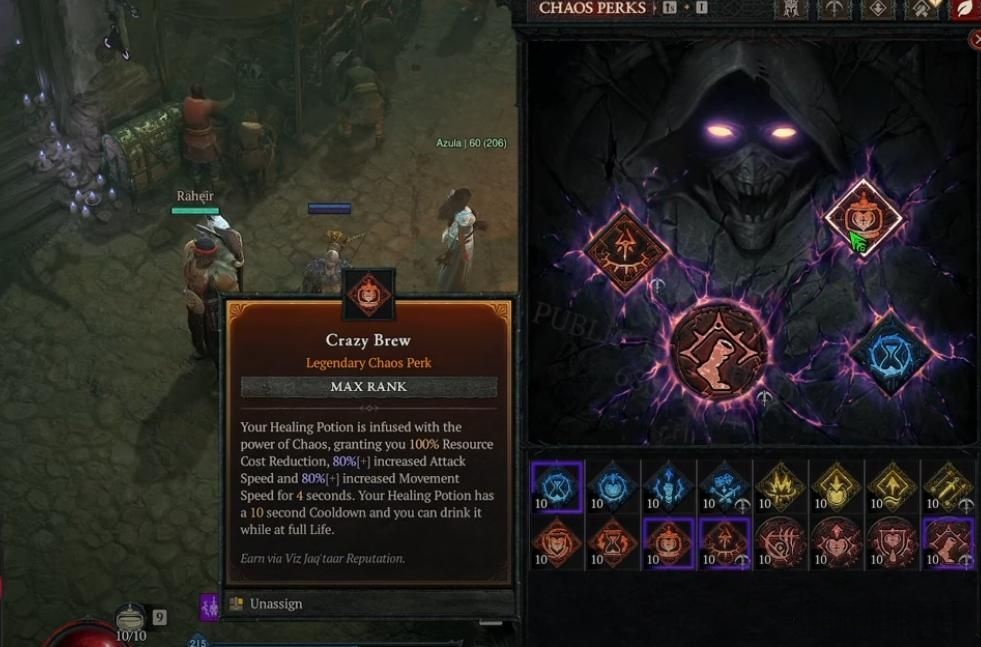This screenshot has width=981, height=647.
Task: Open the crossed hammer tab
Action: (x=922, y=9)
